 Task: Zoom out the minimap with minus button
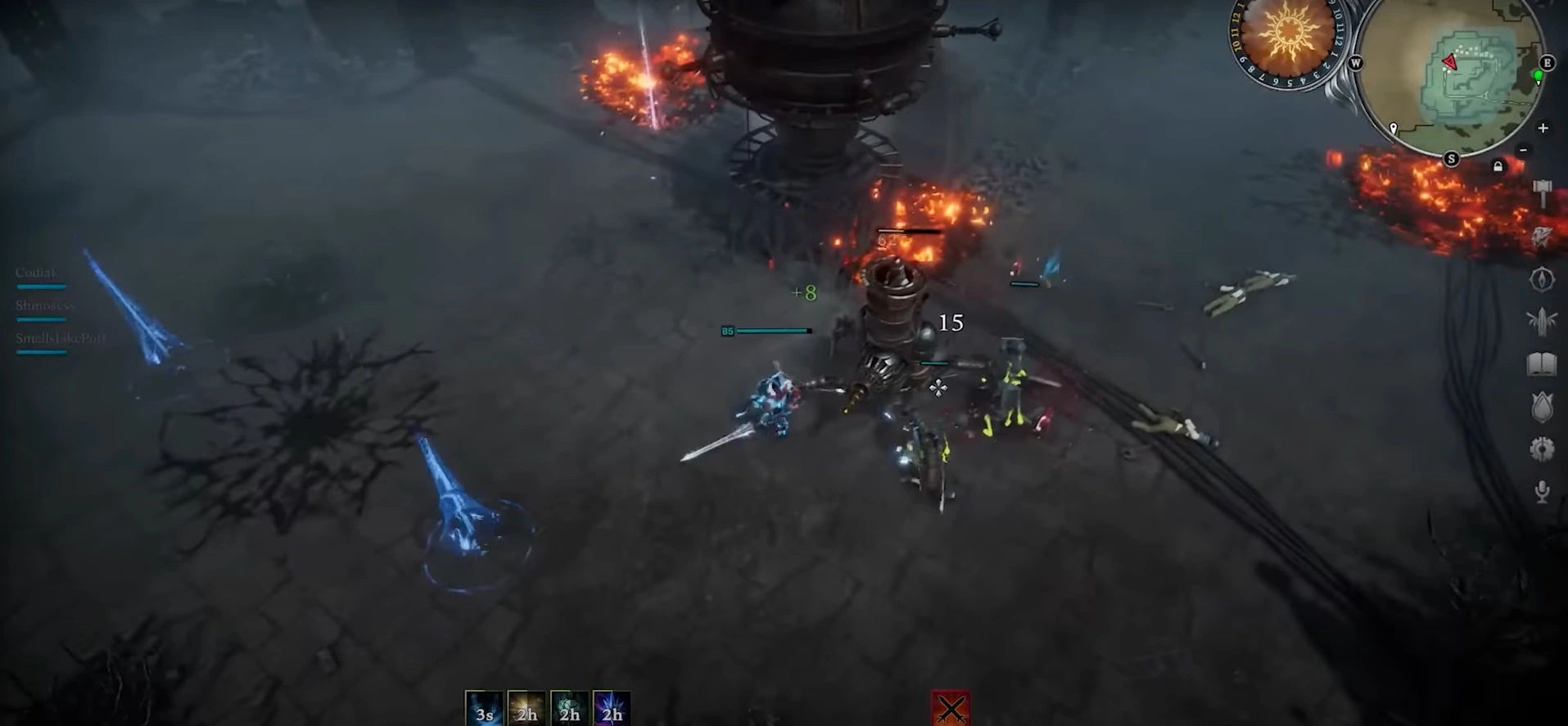(x=1523, y=151)
